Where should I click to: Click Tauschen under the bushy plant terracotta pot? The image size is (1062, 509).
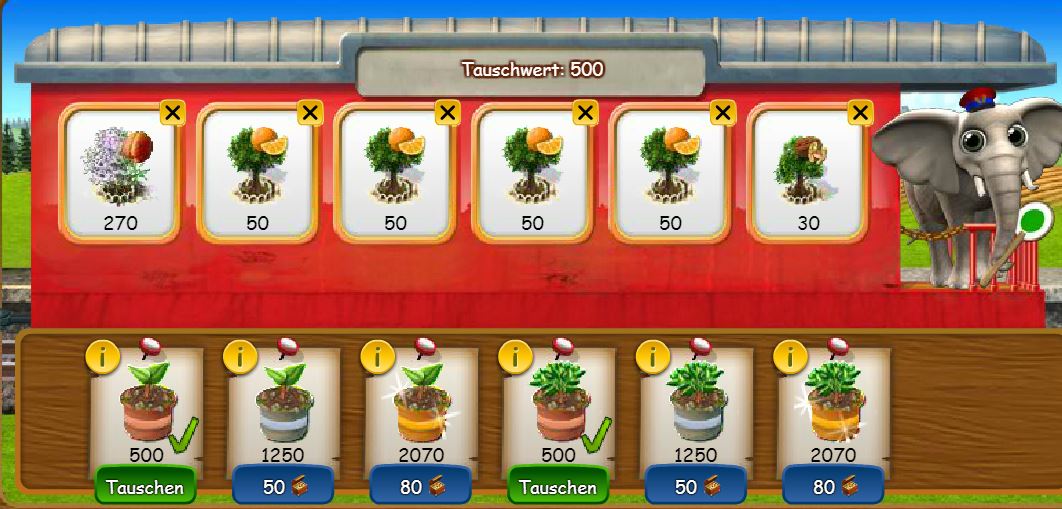(558, 487)
